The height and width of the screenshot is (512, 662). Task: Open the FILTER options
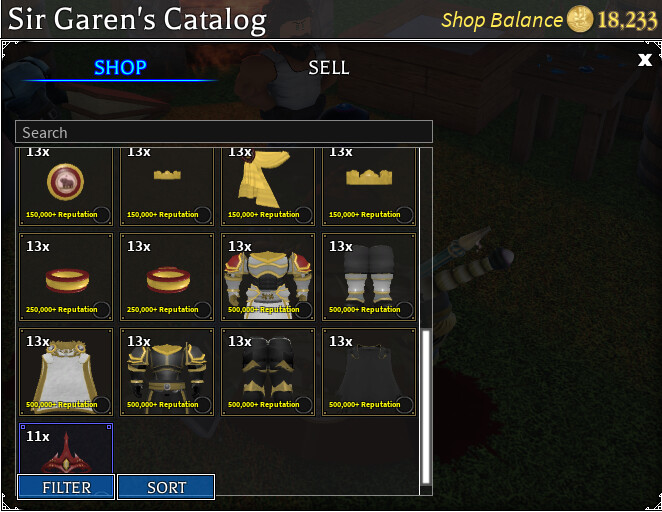tap(66, 487)
